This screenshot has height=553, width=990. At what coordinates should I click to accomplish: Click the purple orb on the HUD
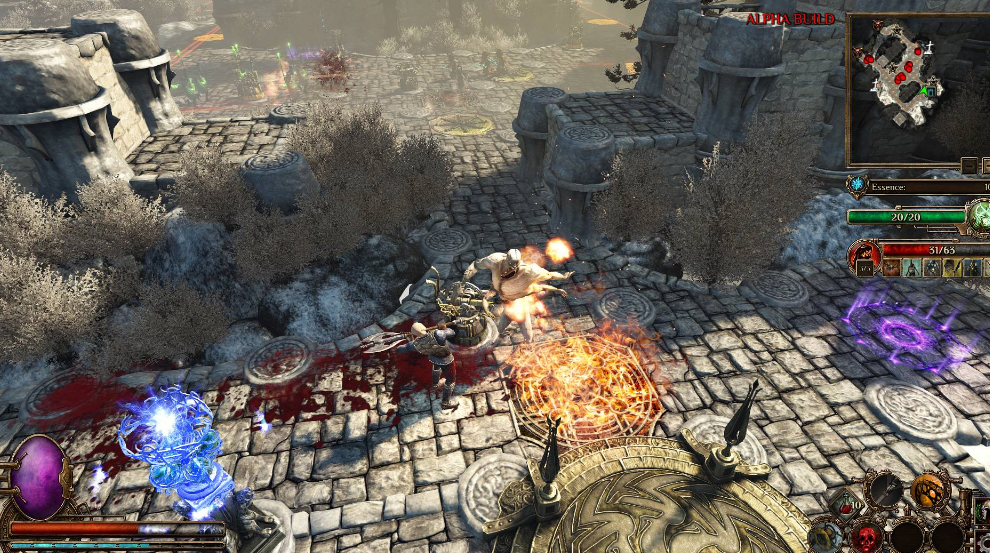(x=40, y=478)
